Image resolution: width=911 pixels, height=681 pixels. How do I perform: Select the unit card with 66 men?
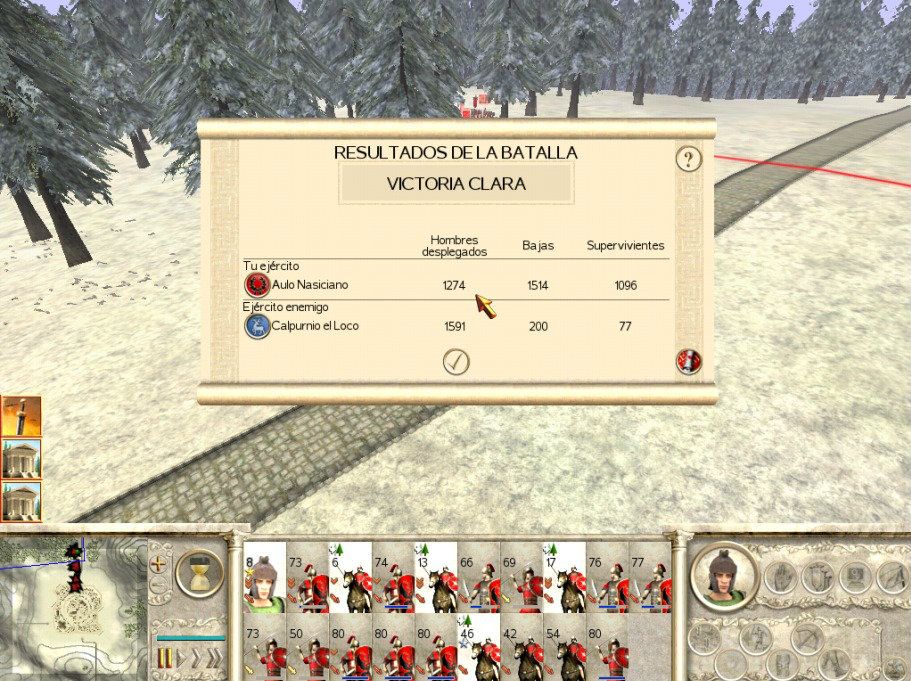pos(479,578)
